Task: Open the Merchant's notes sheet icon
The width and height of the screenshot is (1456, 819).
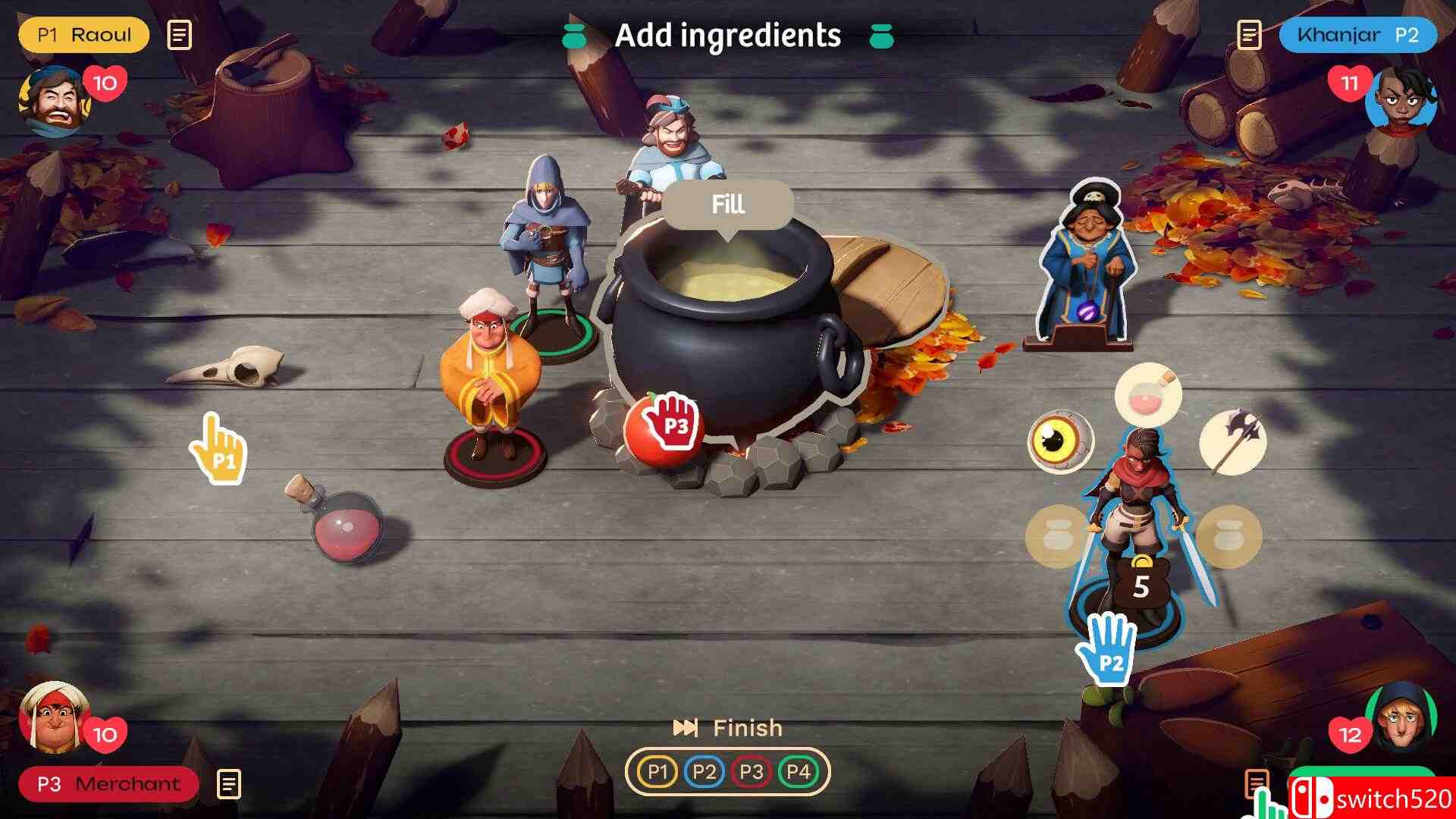Action: coord(229,784)
